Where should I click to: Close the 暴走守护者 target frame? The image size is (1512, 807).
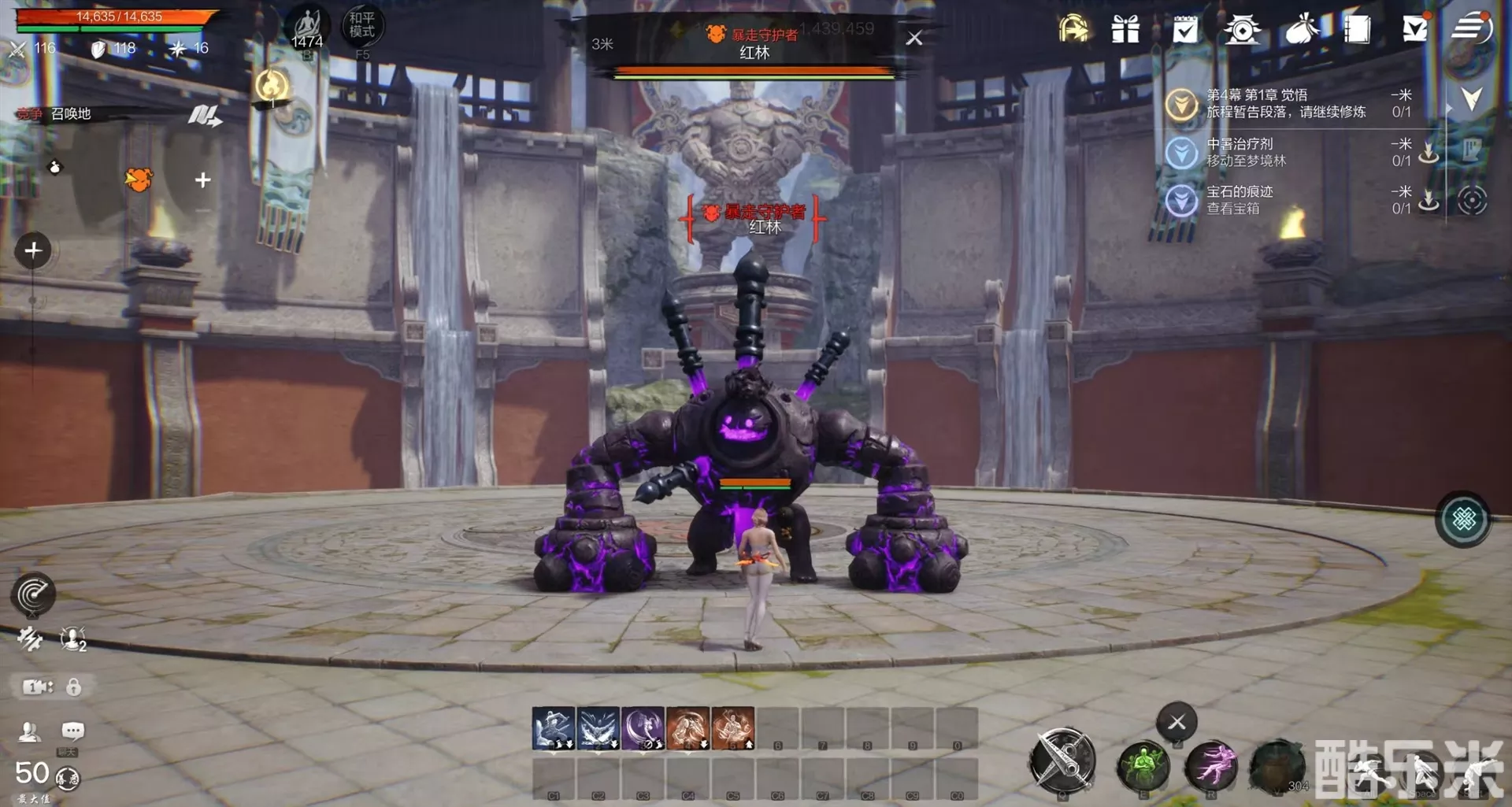click(913, 38)
